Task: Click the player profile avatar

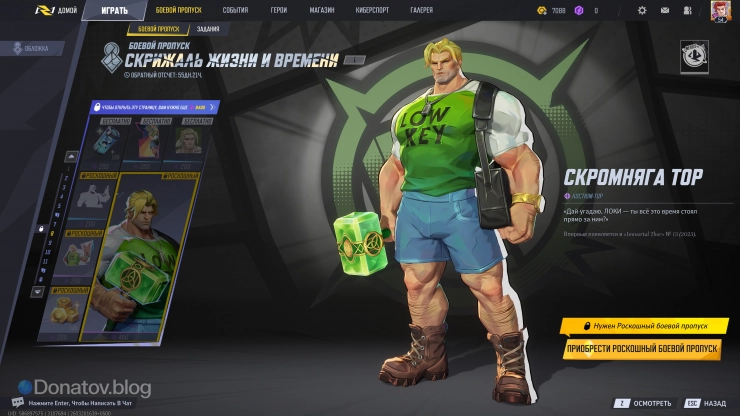Action: 719,11
